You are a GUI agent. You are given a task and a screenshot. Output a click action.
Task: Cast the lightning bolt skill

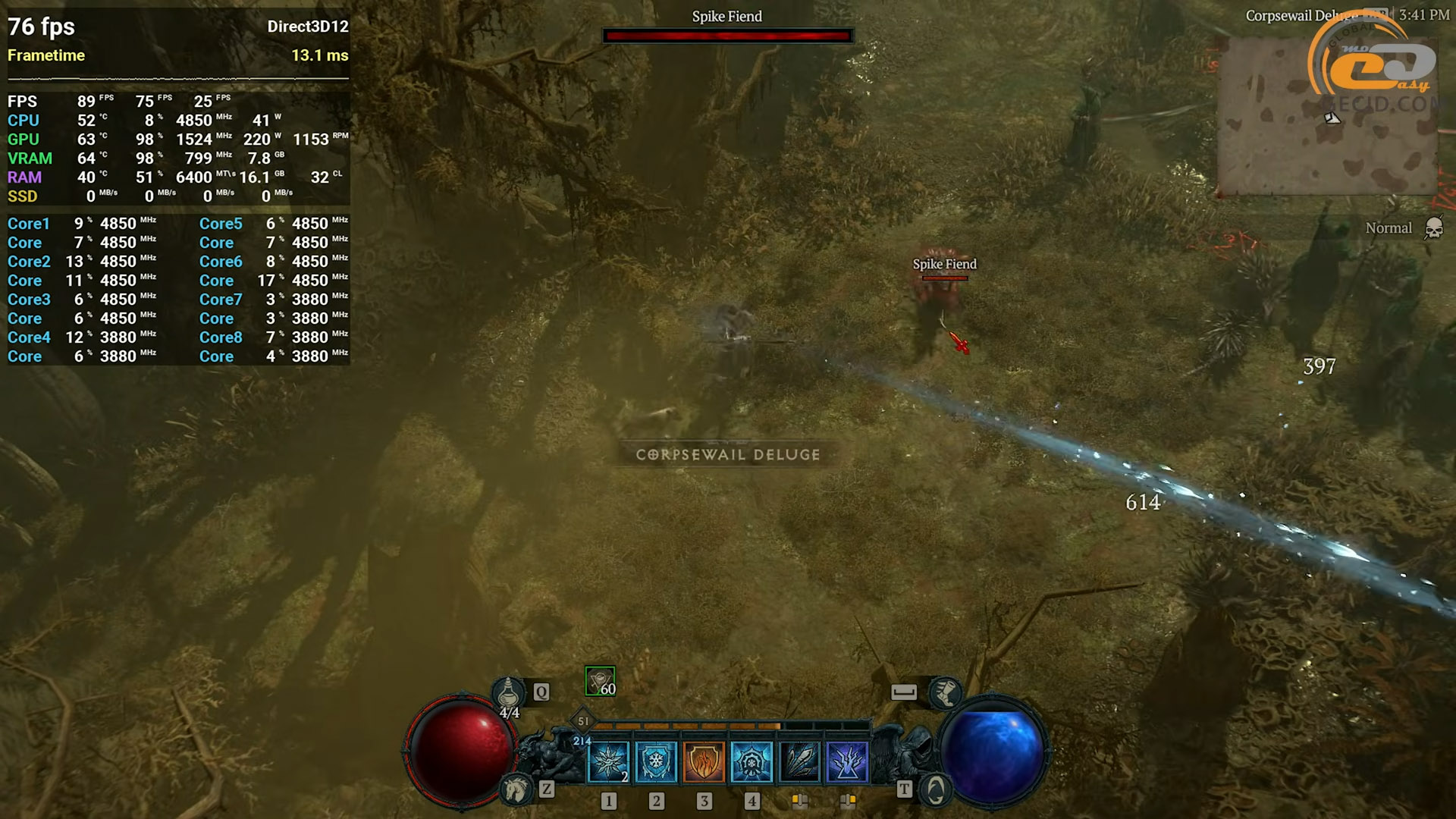point(847,761)
